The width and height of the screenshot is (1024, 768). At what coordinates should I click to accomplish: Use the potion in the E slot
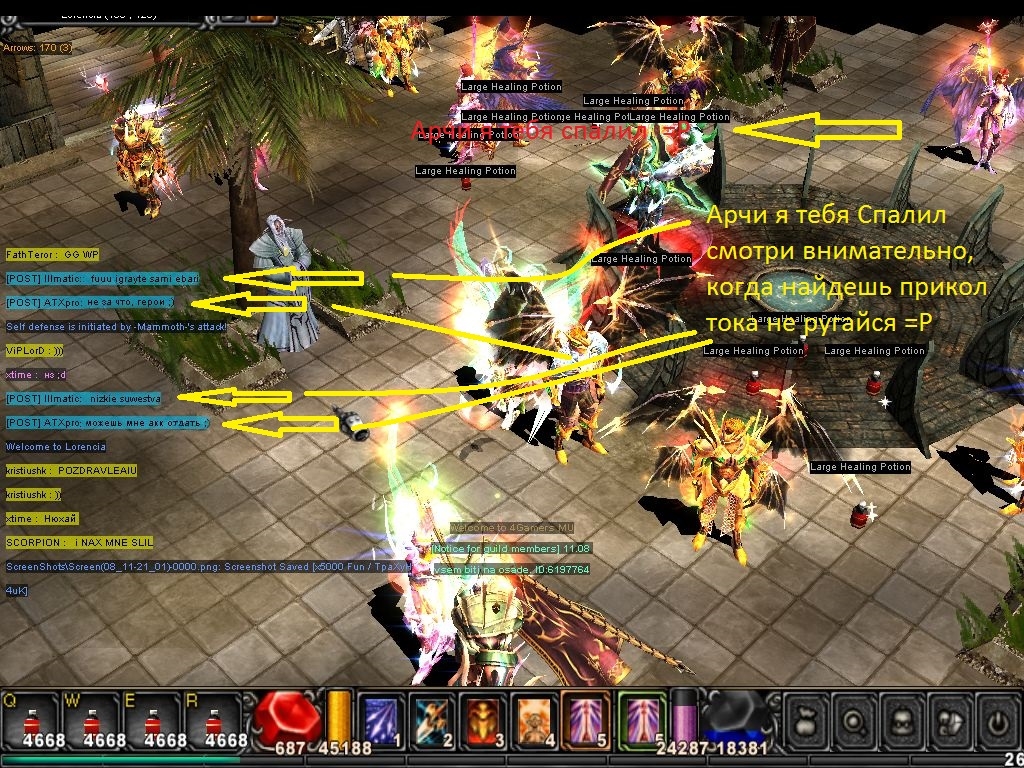152,720
